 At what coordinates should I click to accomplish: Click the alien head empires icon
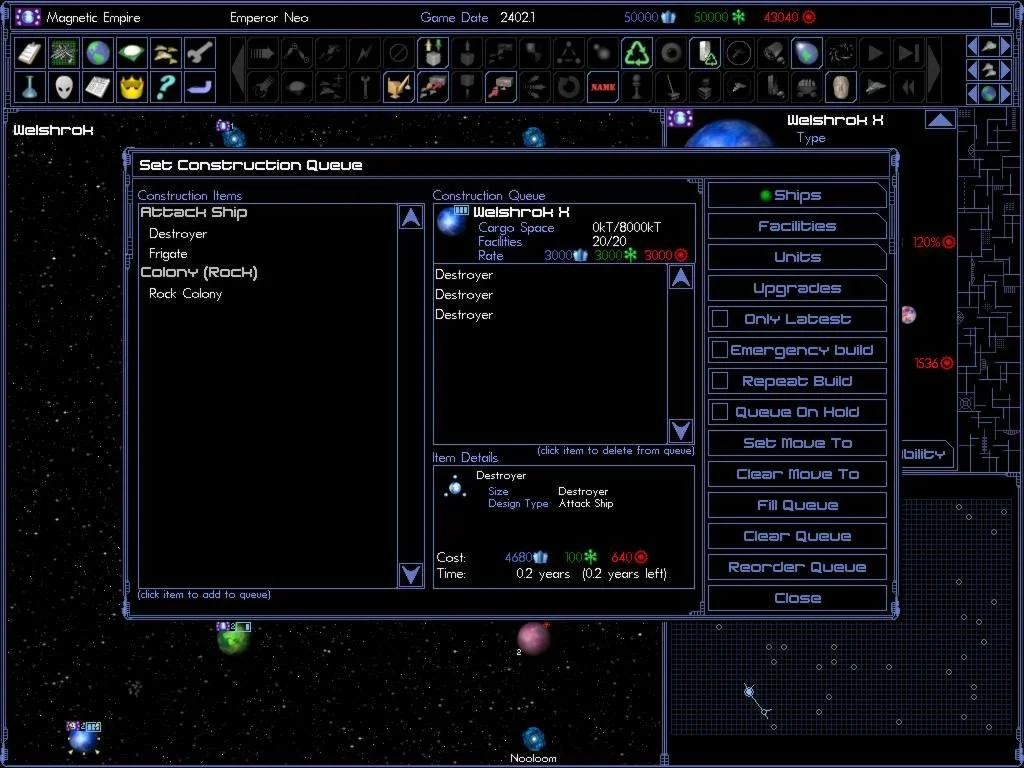click(64, 87)
